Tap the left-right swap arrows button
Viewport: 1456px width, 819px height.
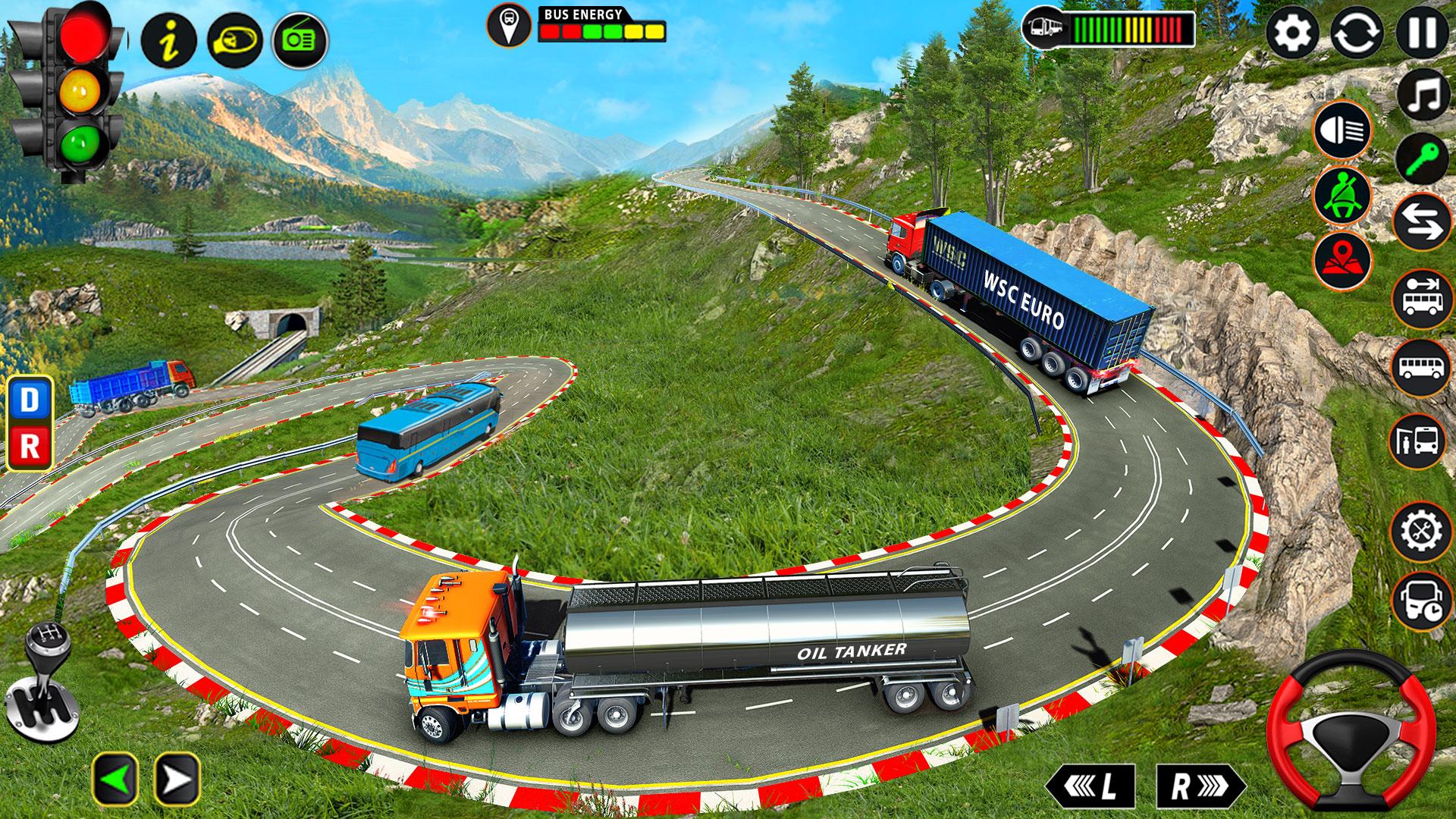pos(1423,223)
